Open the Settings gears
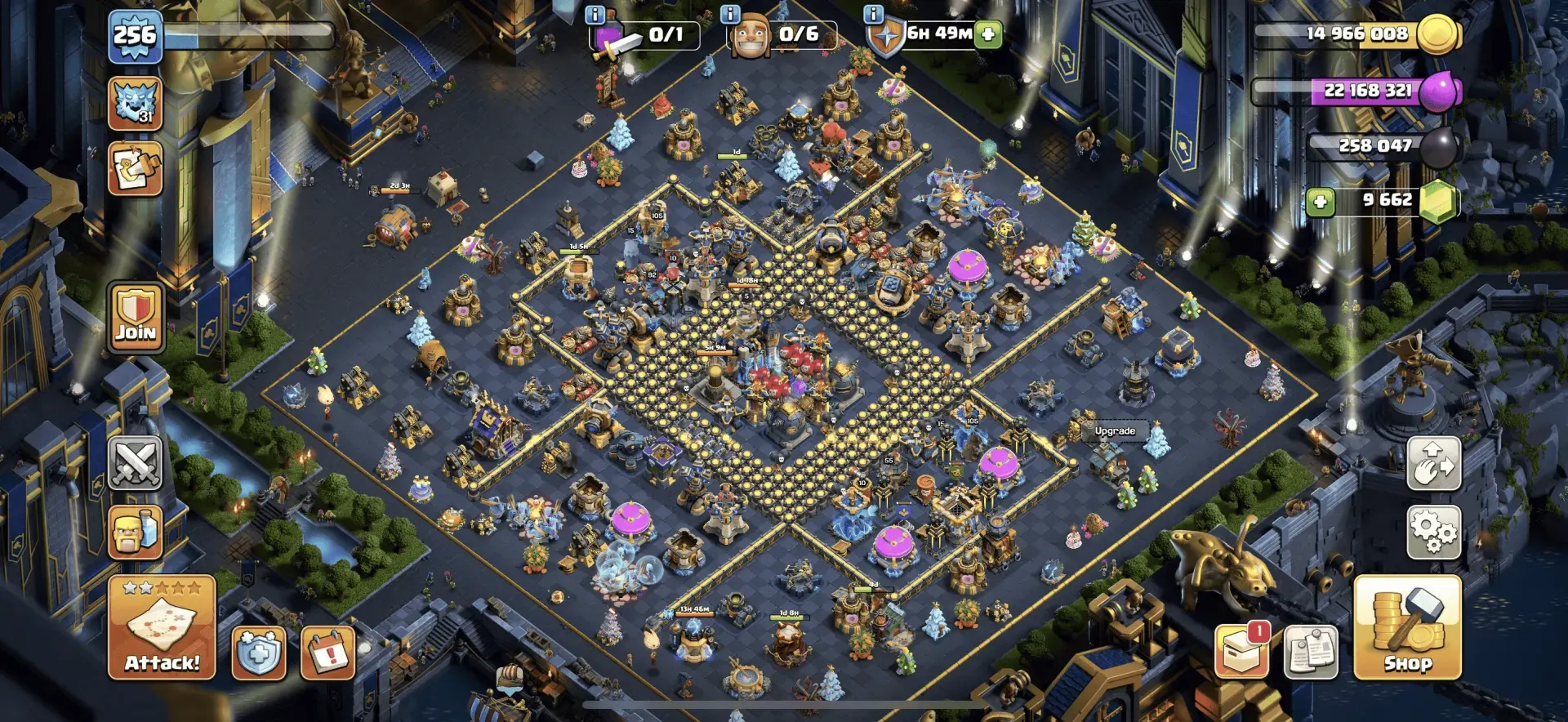The width and height of the screenshot is (1568, 722). tap(1433, 532)
